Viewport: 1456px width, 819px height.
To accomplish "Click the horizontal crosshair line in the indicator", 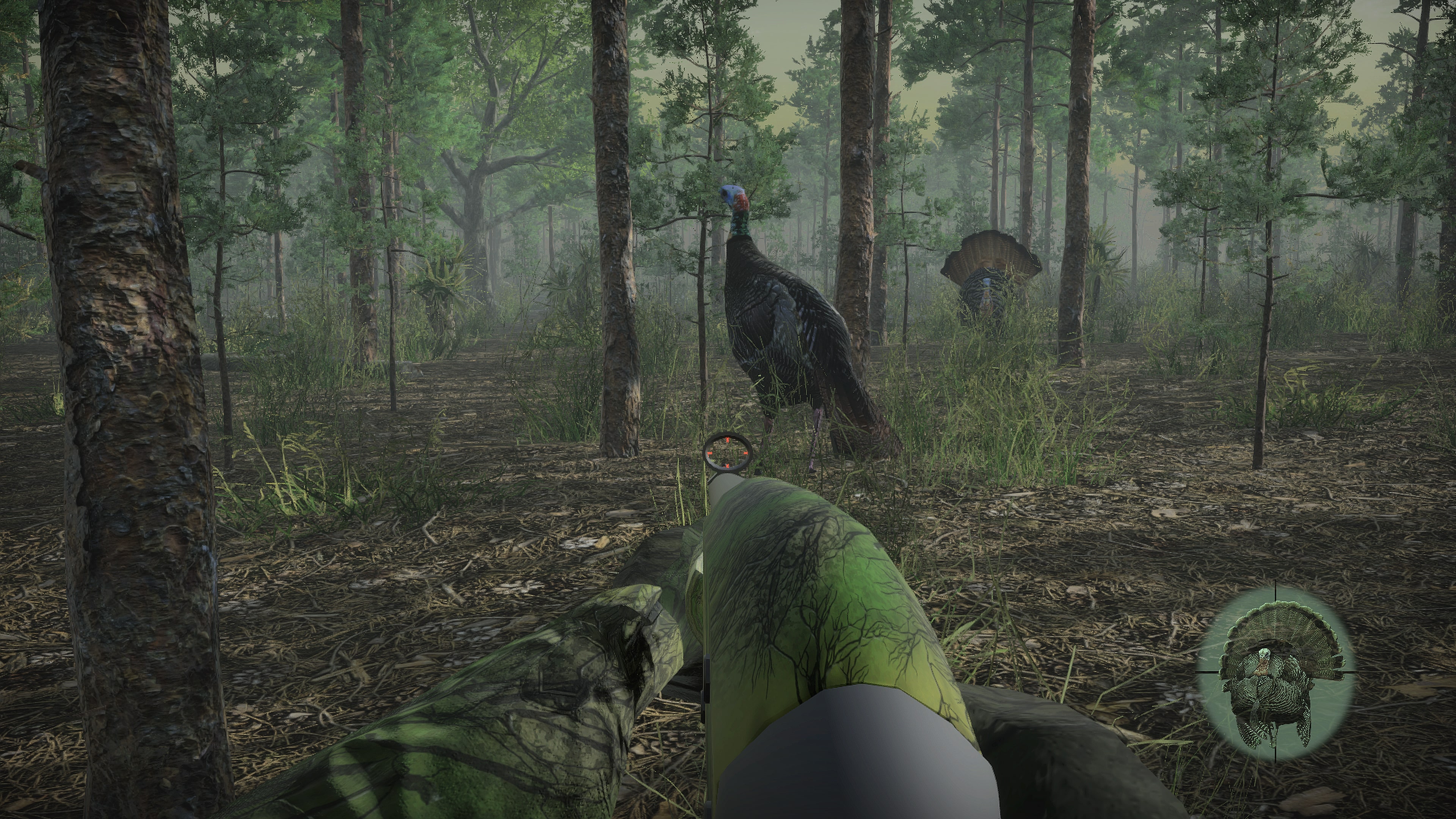I will click(1351, 673).
